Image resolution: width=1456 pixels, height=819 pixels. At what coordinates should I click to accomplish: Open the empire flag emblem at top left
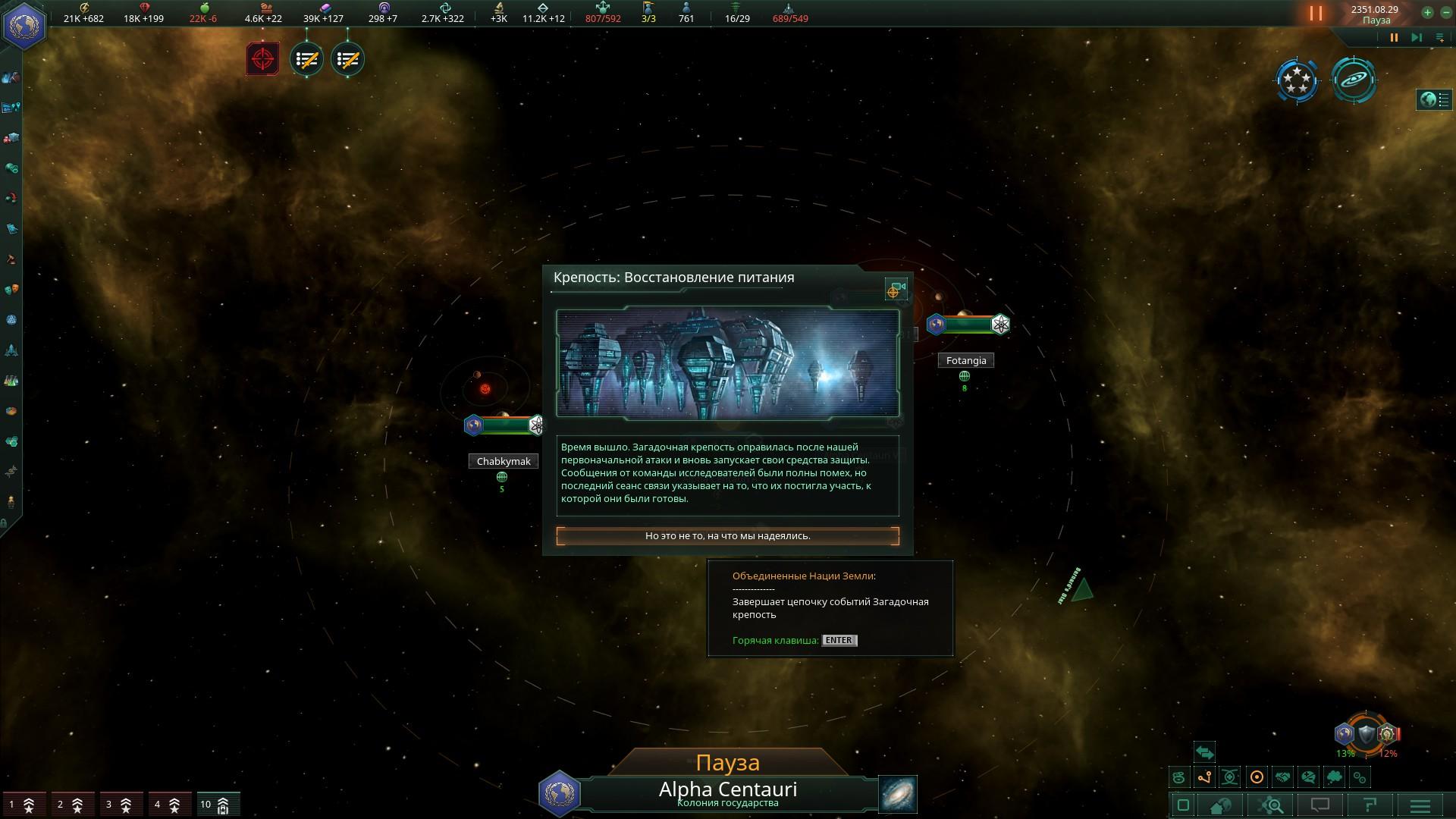click(24, 26)
